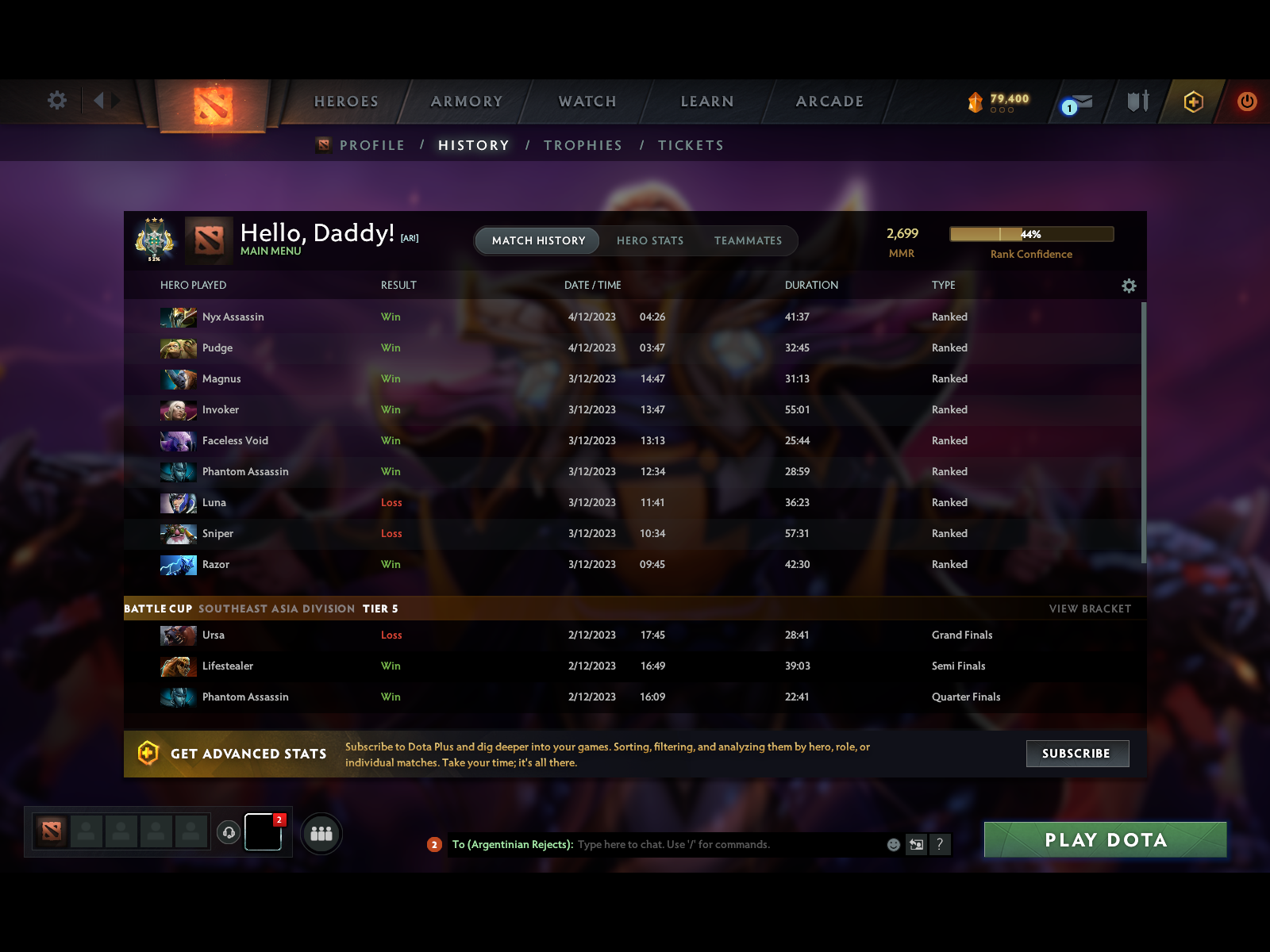This screenshot has height=952, width=1270.
Task: Switch to the HERO STATS tab
Action: tap(650, 240)
